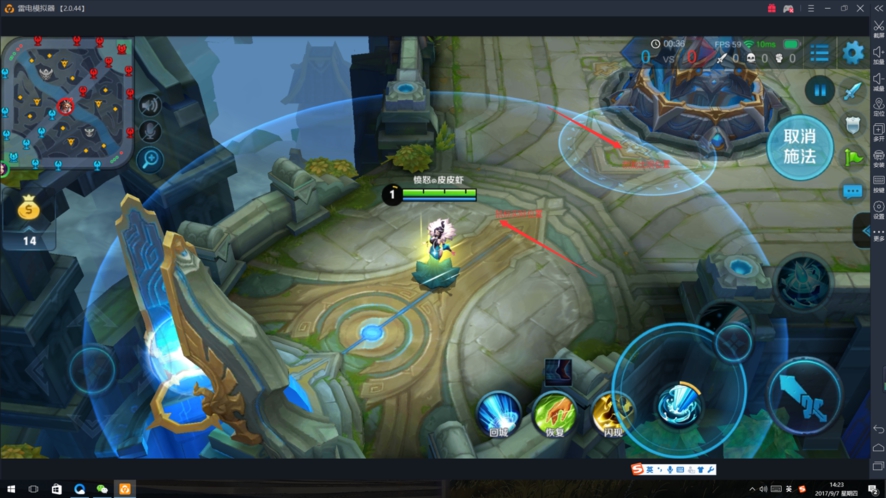The image size is (886, 498).
Task: Open the gold money bag shop
Action: pos(29,210)
